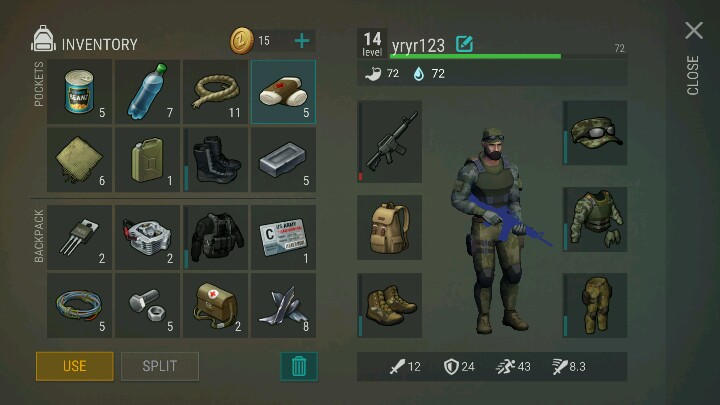The height and width of the screenshot is (405, 720).
Task: Click the yellow USE button
Action: (75, 366)
